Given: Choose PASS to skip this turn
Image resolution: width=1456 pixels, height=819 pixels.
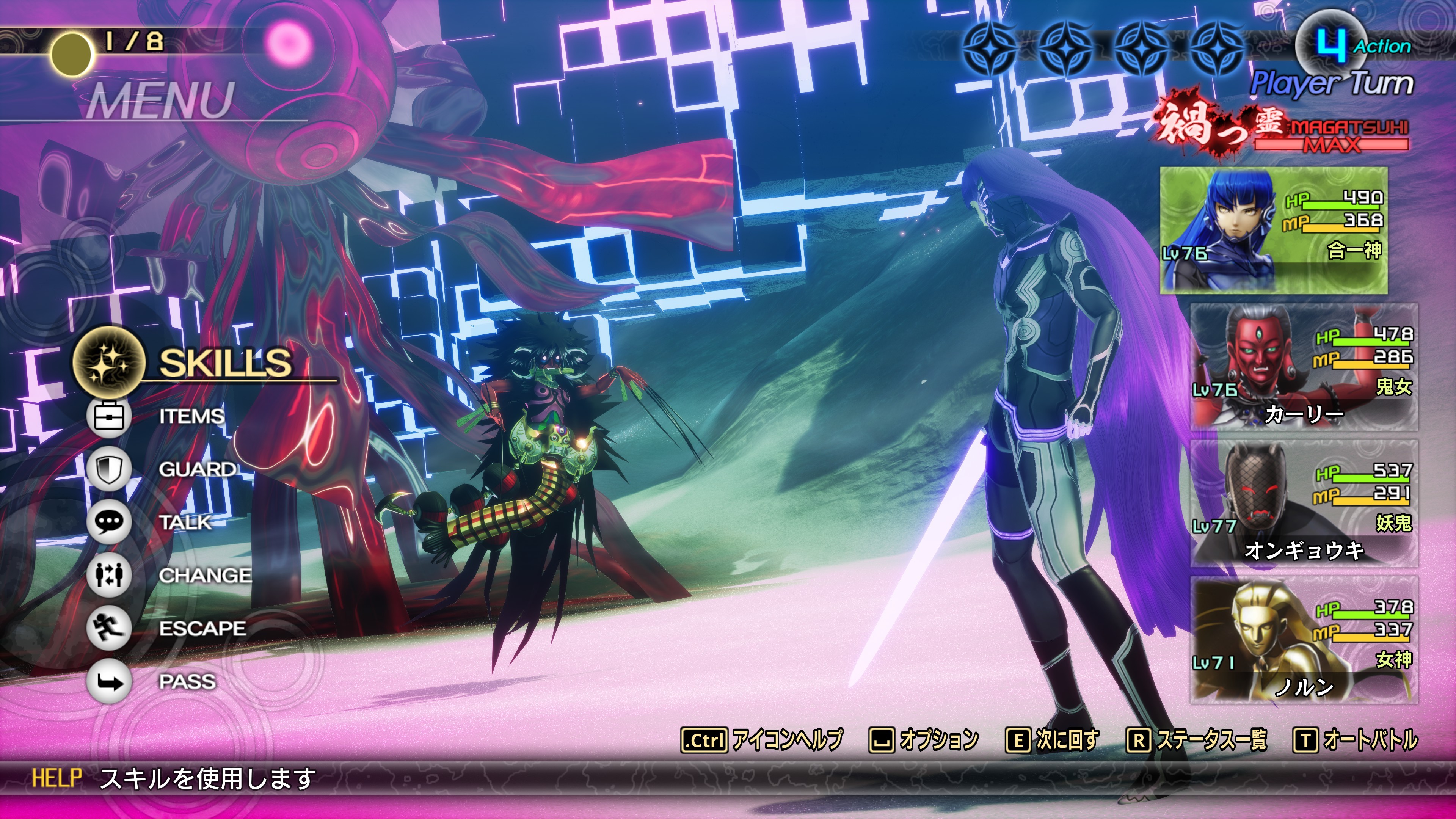Looking at the screenshot, I should pyautogui.click(x=187, y=682).
